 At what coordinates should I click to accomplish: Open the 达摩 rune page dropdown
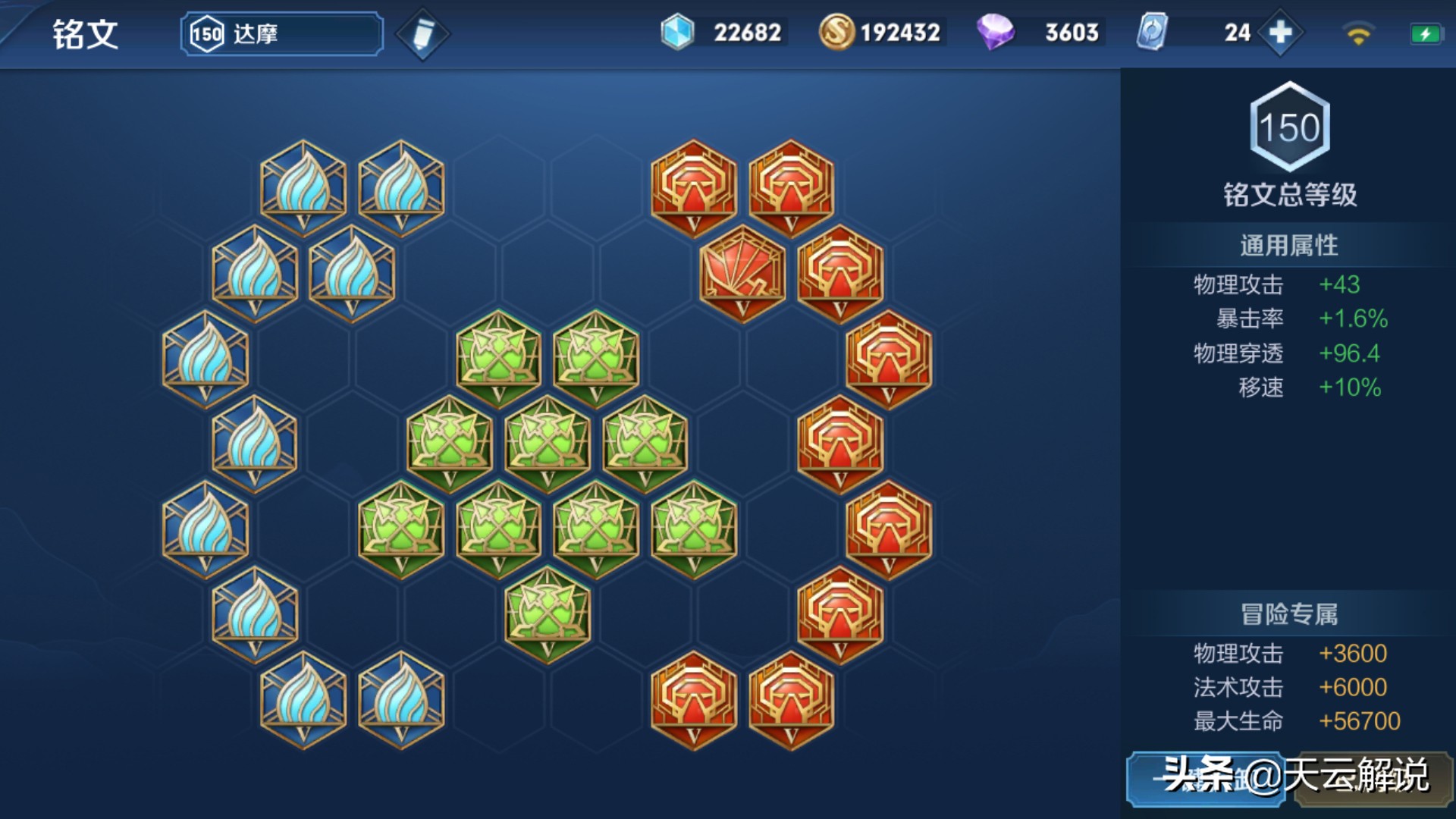(x=281, y=34)
